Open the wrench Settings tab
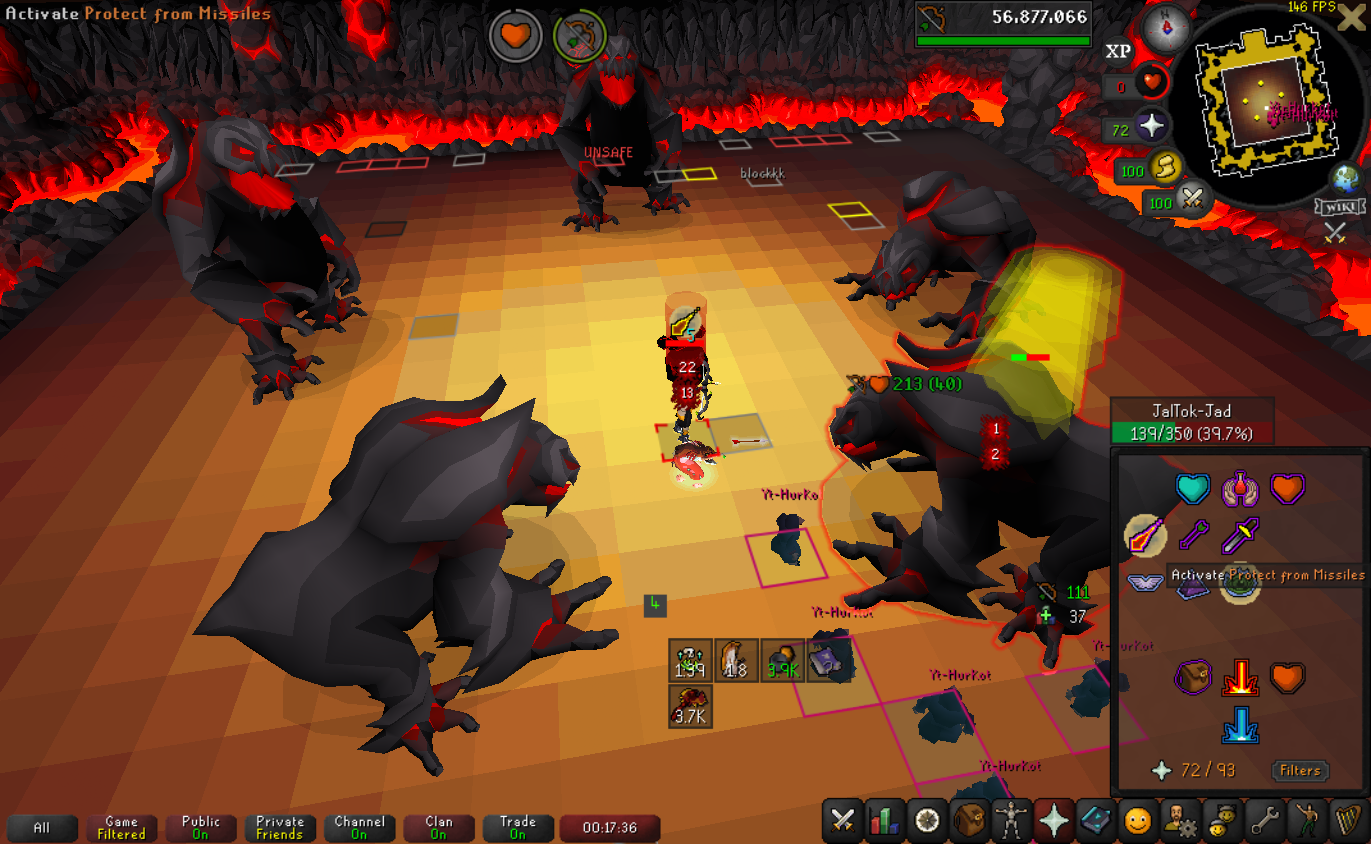Screen dimensions: 1371x844 (1263, 821)
